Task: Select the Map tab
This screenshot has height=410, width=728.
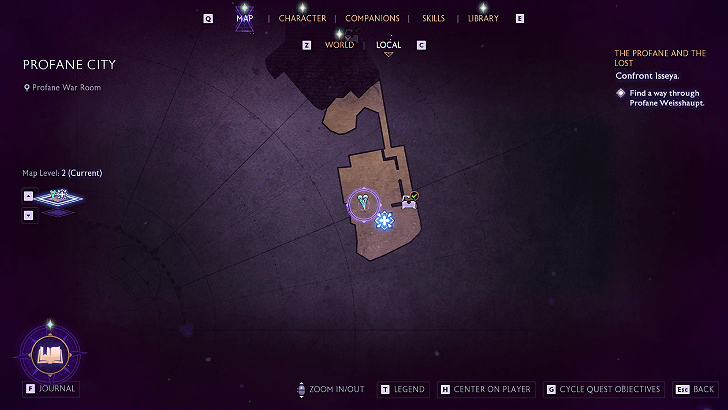Action: (244, 18)
